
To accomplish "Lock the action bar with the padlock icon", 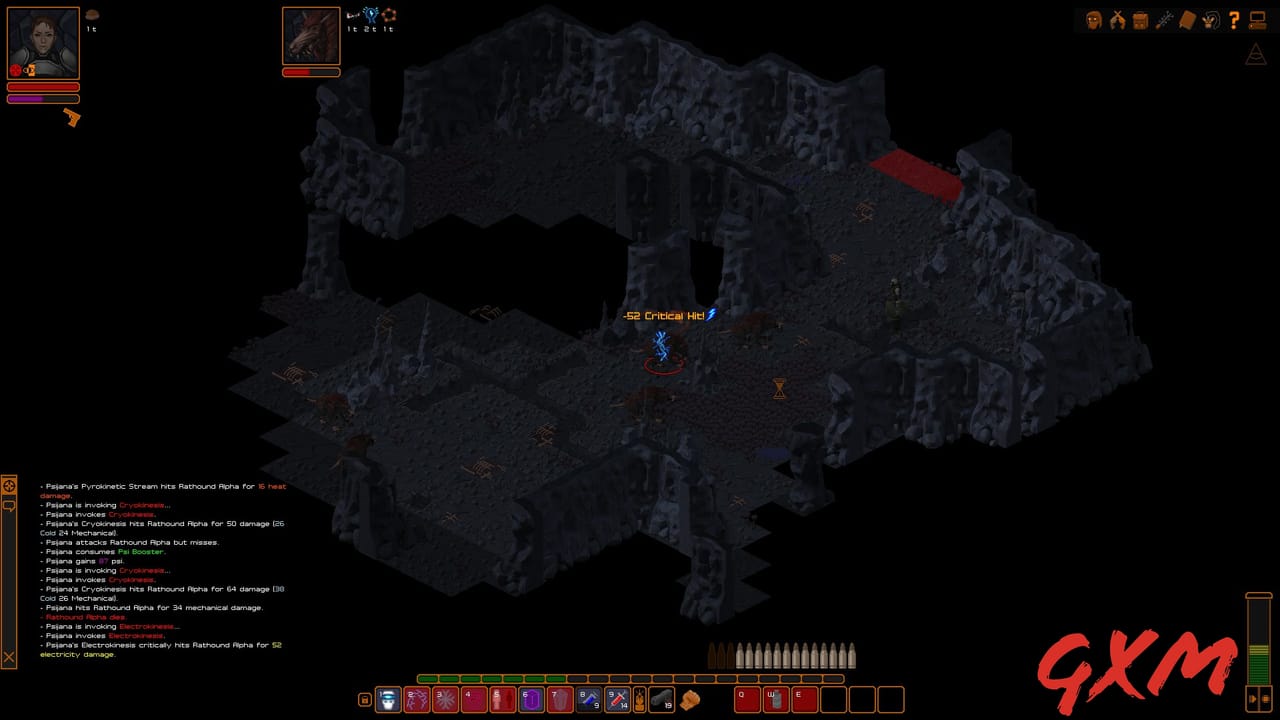I will pyautogui.click(x=365, y=700).
